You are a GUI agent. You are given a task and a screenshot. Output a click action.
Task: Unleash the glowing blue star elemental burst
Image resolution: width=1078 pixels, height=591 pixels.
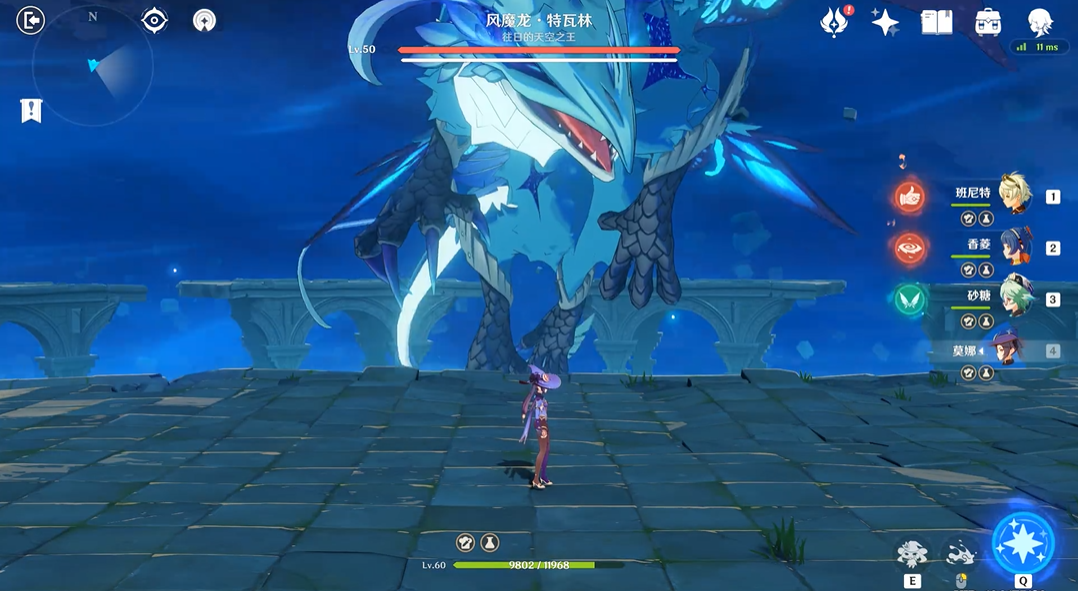tap(1023, 544)
